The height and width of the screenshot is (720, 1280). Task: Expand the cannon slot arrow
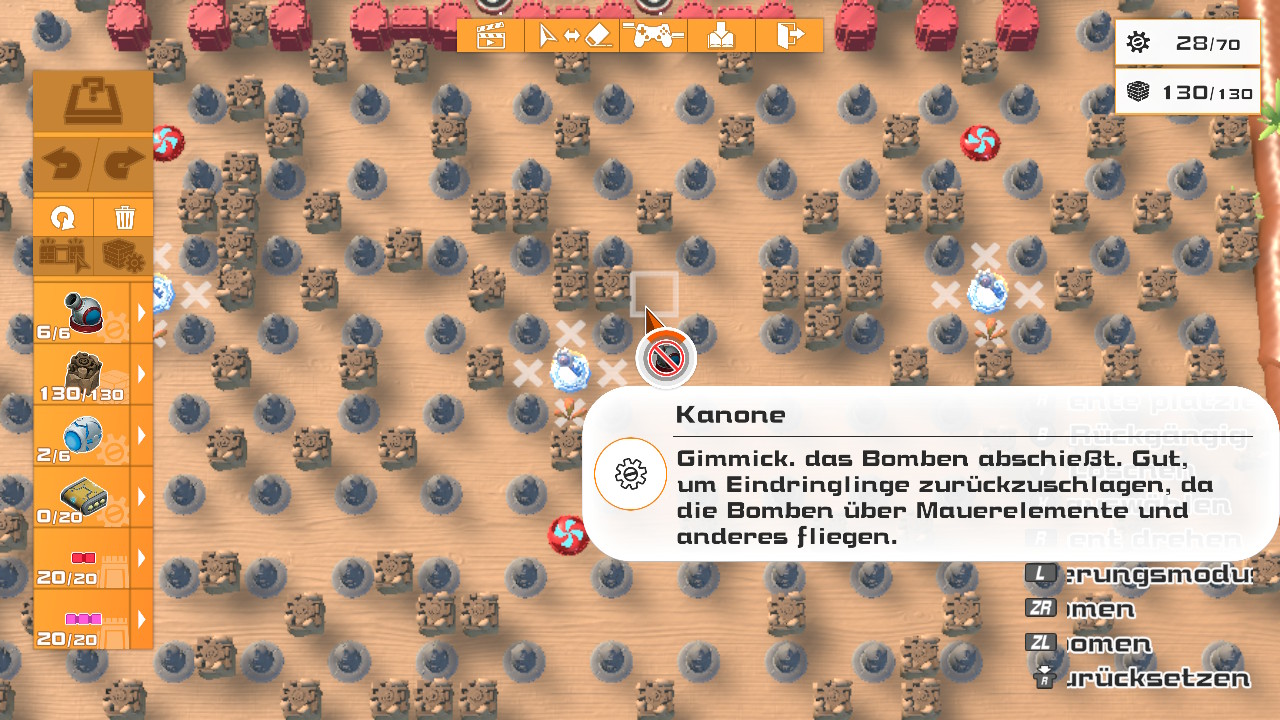(x=142, y=313)
